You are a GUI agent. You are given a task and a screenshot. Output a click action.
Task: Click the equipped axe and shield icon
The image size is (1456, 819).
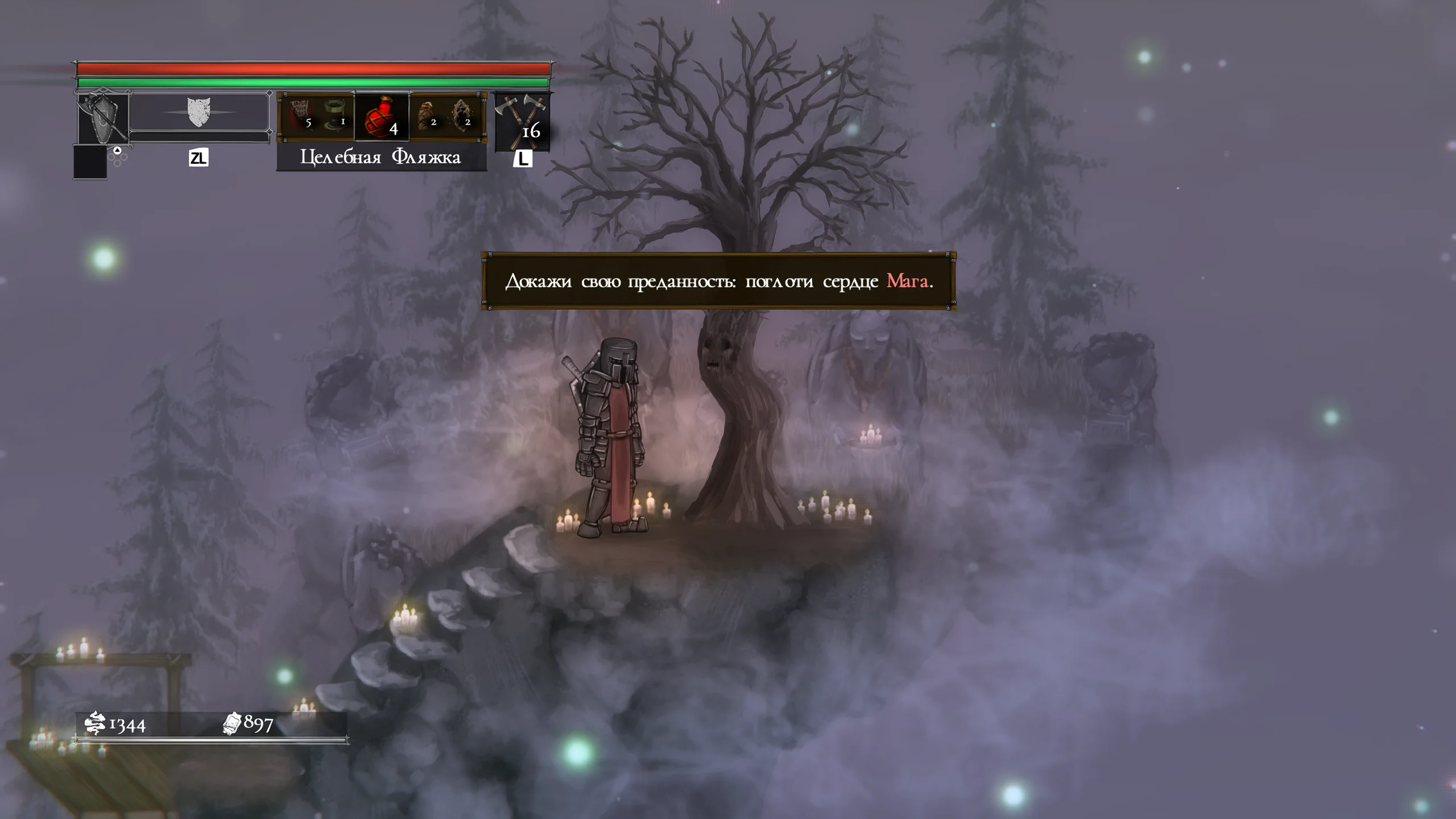tap(103, 118)
